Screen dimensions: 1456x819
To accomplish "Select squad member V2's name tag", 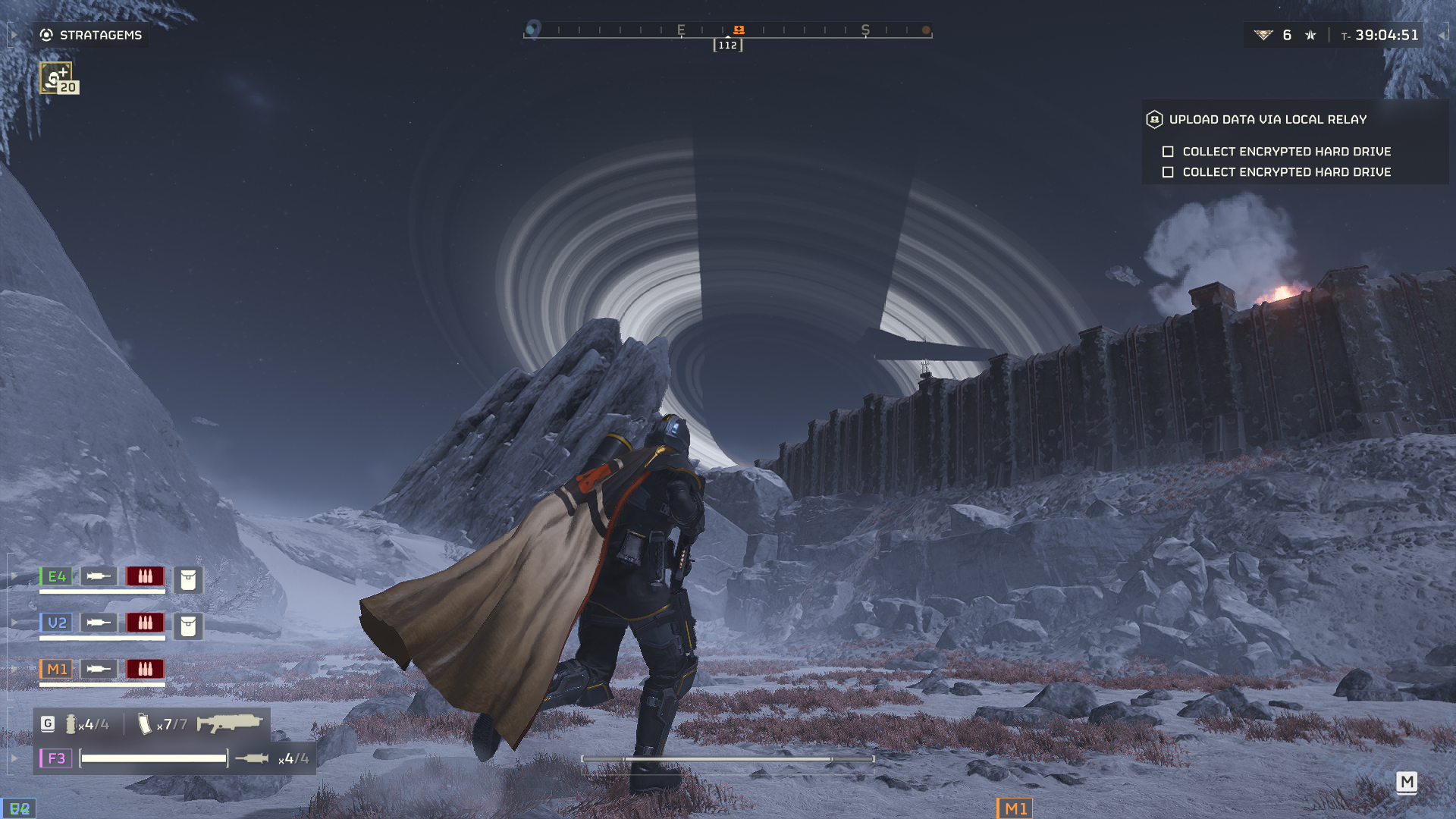I will (56, 623).
